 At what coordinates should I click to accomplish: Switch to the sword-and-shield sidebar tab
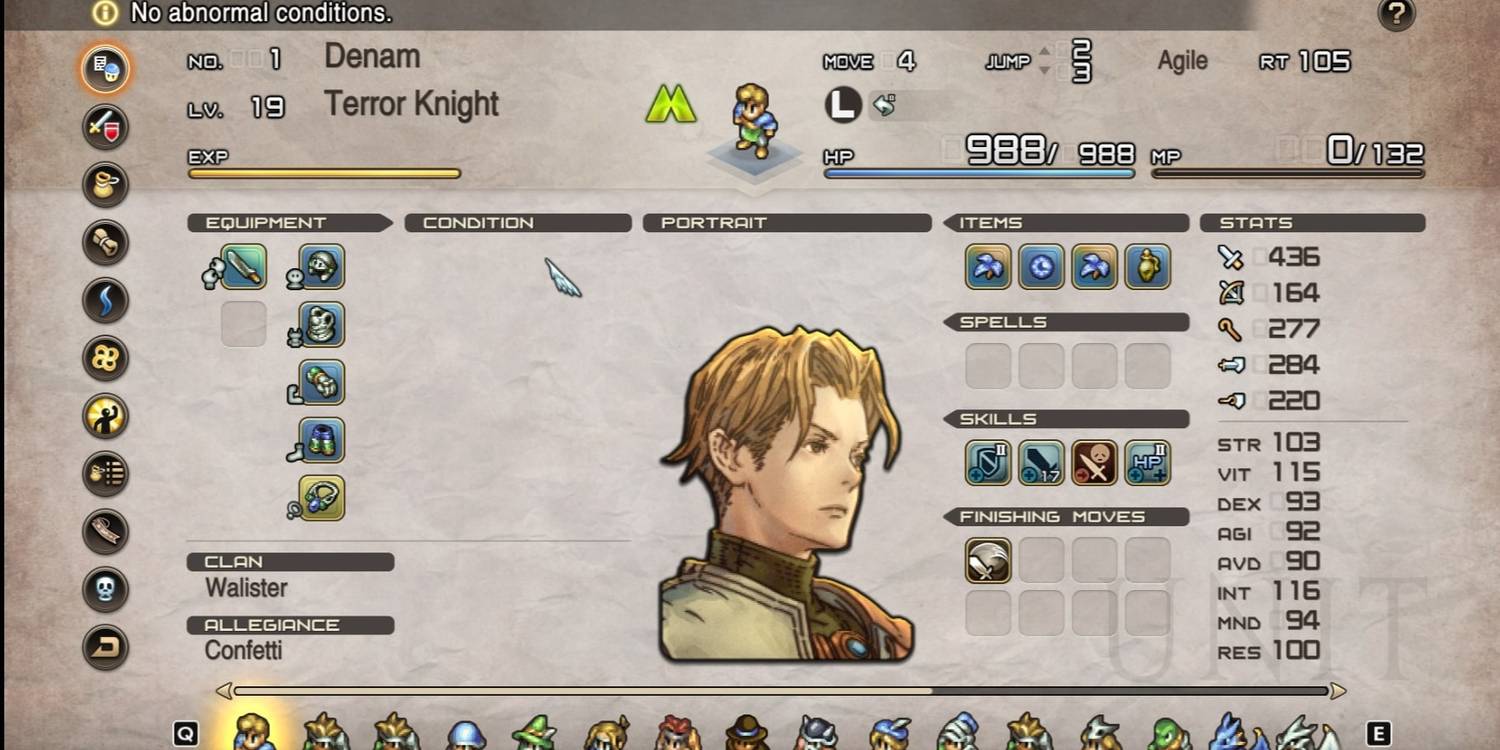click(104, 128)
